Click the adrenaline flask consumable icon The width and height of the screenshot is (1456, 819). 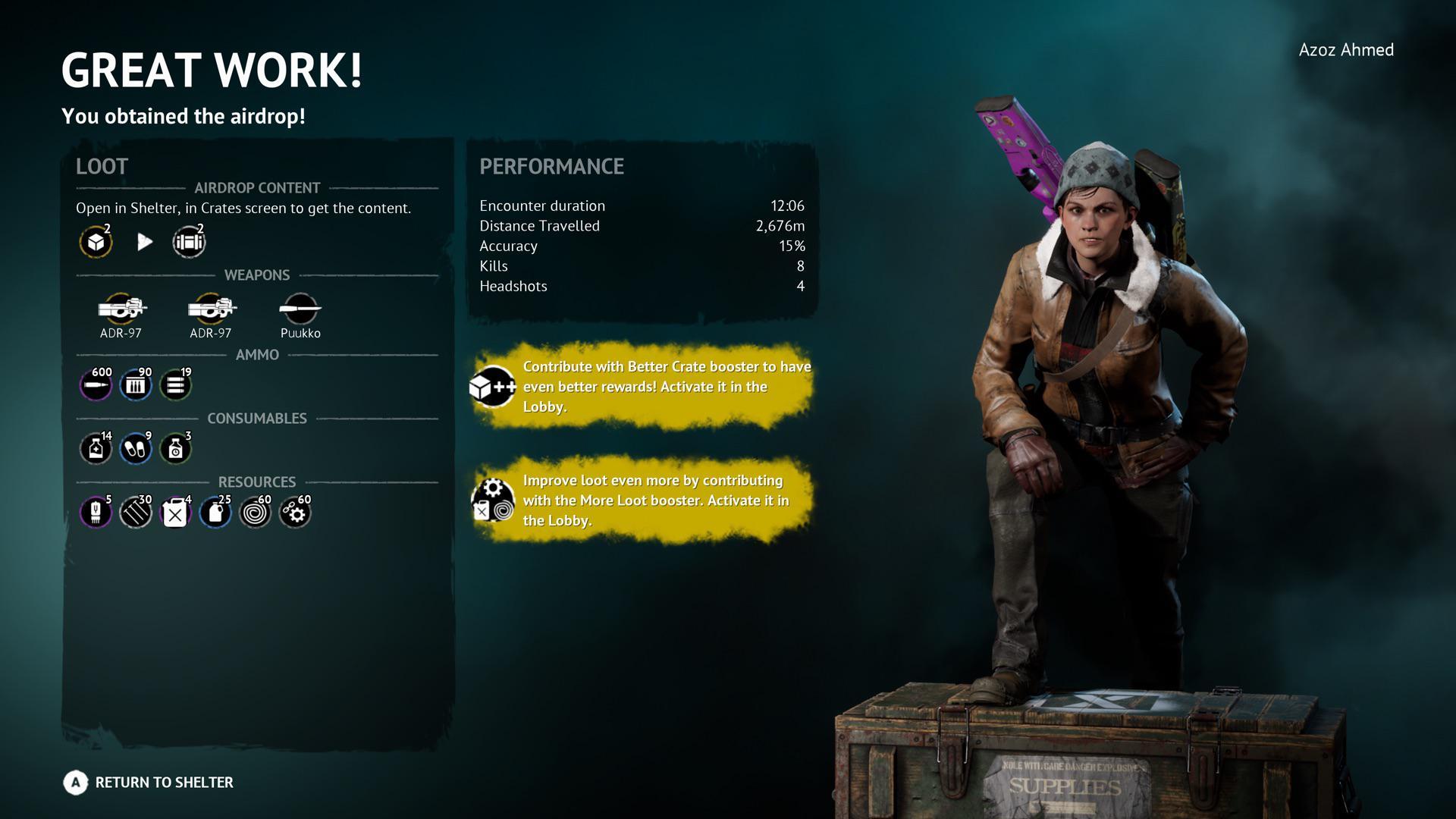[174, 448]
